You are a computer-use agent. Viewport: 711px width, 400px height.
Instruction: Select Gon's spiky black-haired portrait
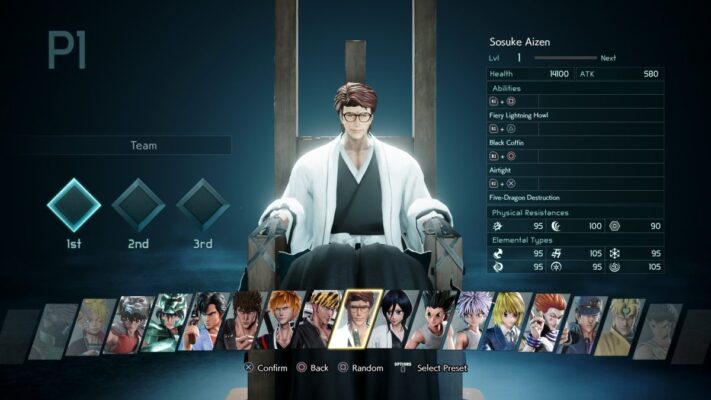point(433,325)
